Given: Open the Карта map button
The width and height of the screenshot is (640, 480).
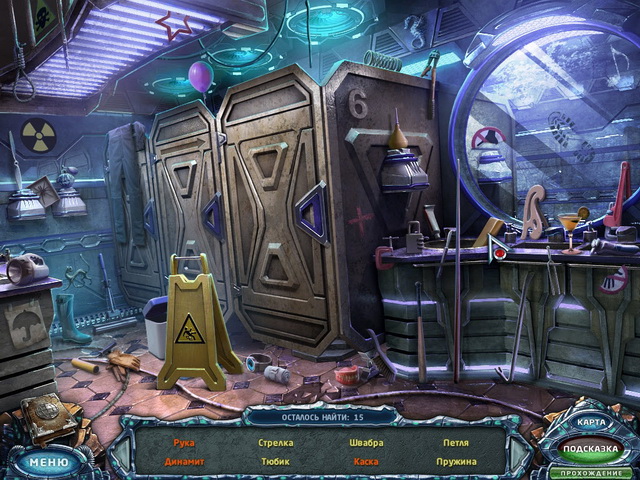Looking at the screenshot, I should pyautogui.click(x=590, y=423).
